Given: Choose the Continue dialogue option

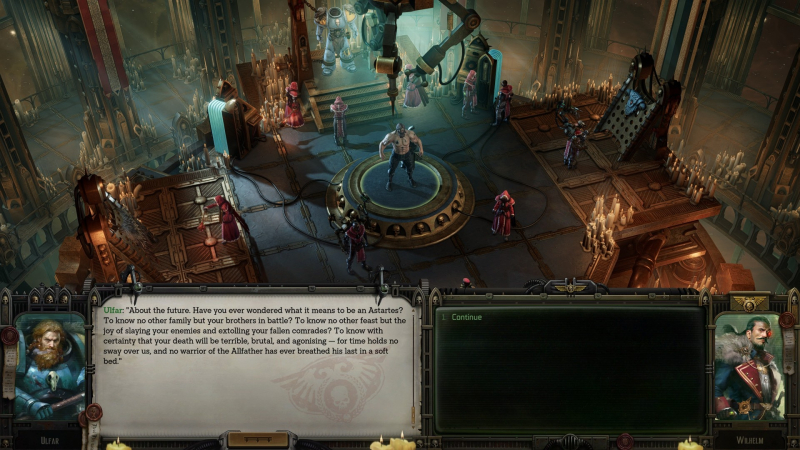Looking at the screenshot, I should [466, 318].
